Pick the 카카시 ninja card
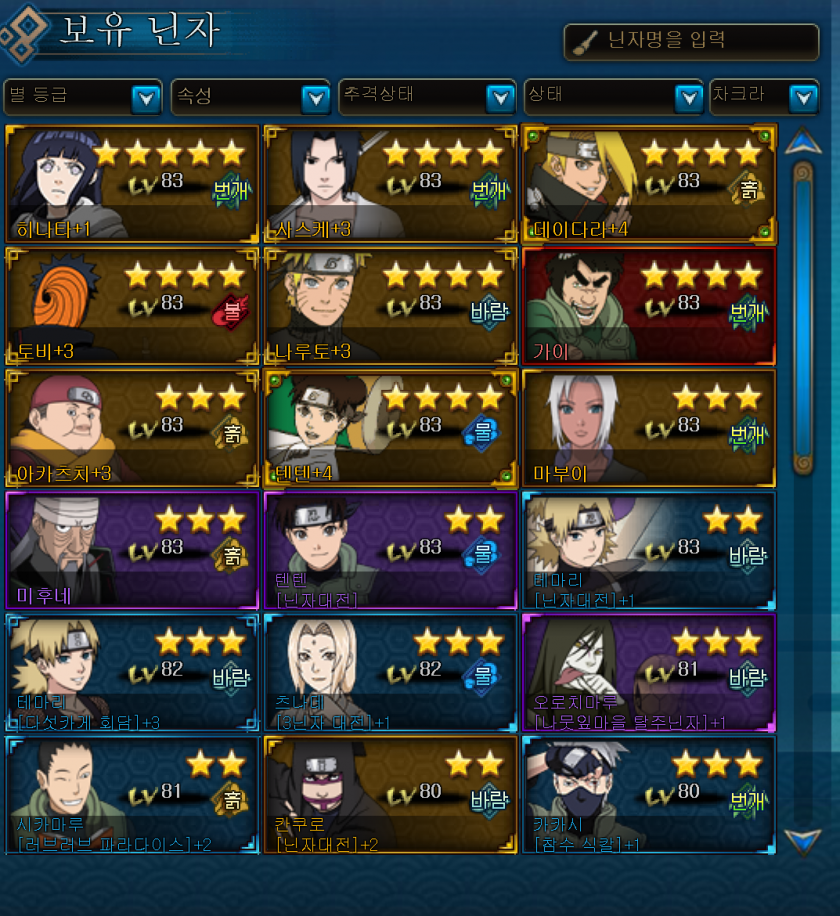This screenshot has height=916, width=840. coord(648,795)
